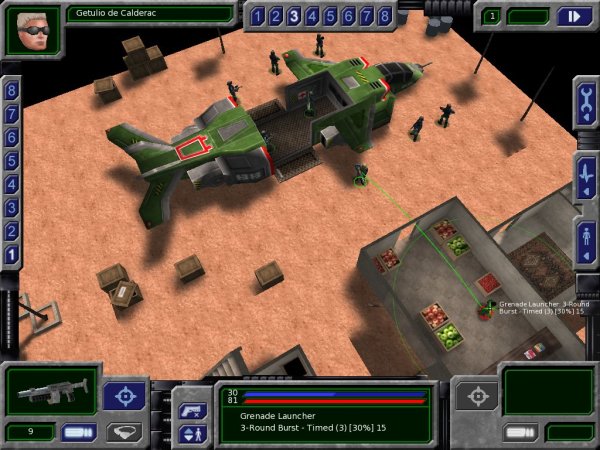Image resolution: width=600 pixels, height=450 pixels.
Task: Choose number 1 in the horizontal number row
Action: click(x=258, y=16)
